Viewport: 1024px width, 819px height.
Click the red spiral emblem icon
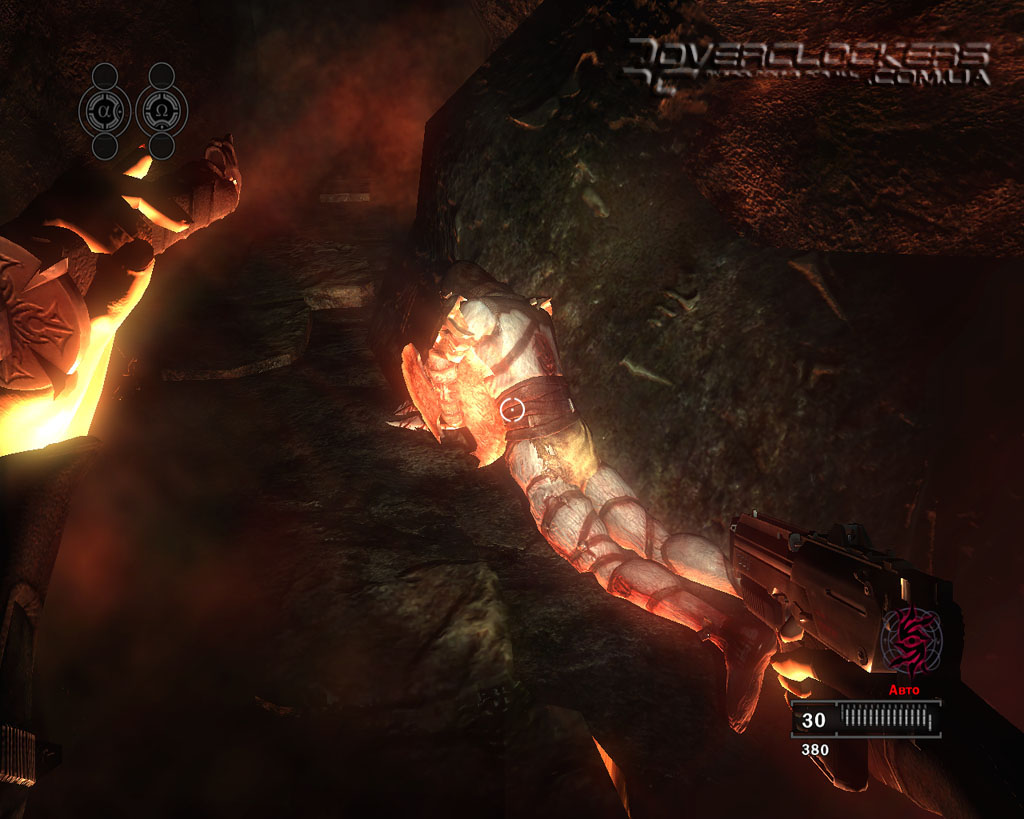pyautogui.click(x=912, y=640)
